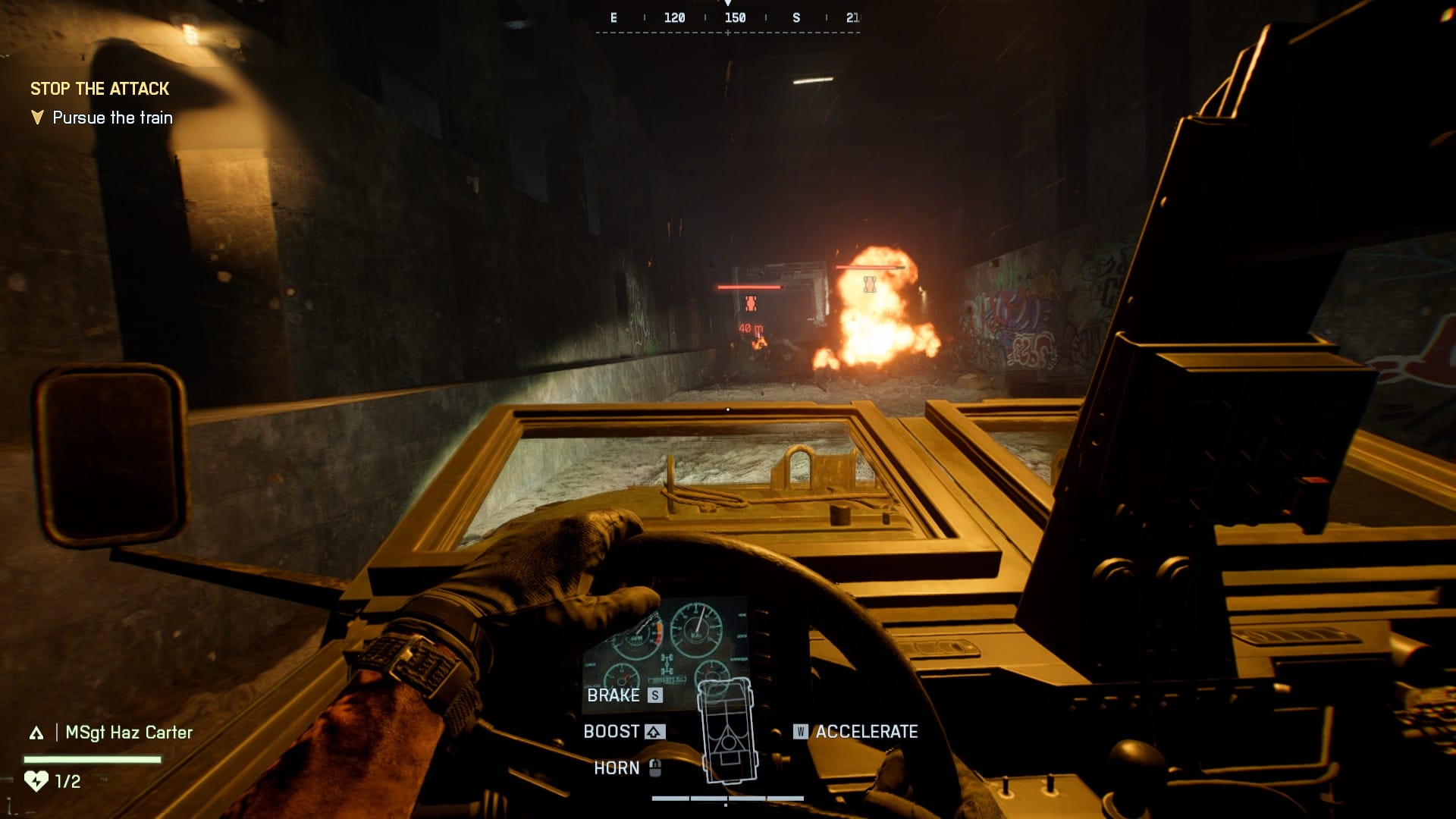
Task: Click the MSgt Haz Carter squad nameplate
Action: [128, 733]
